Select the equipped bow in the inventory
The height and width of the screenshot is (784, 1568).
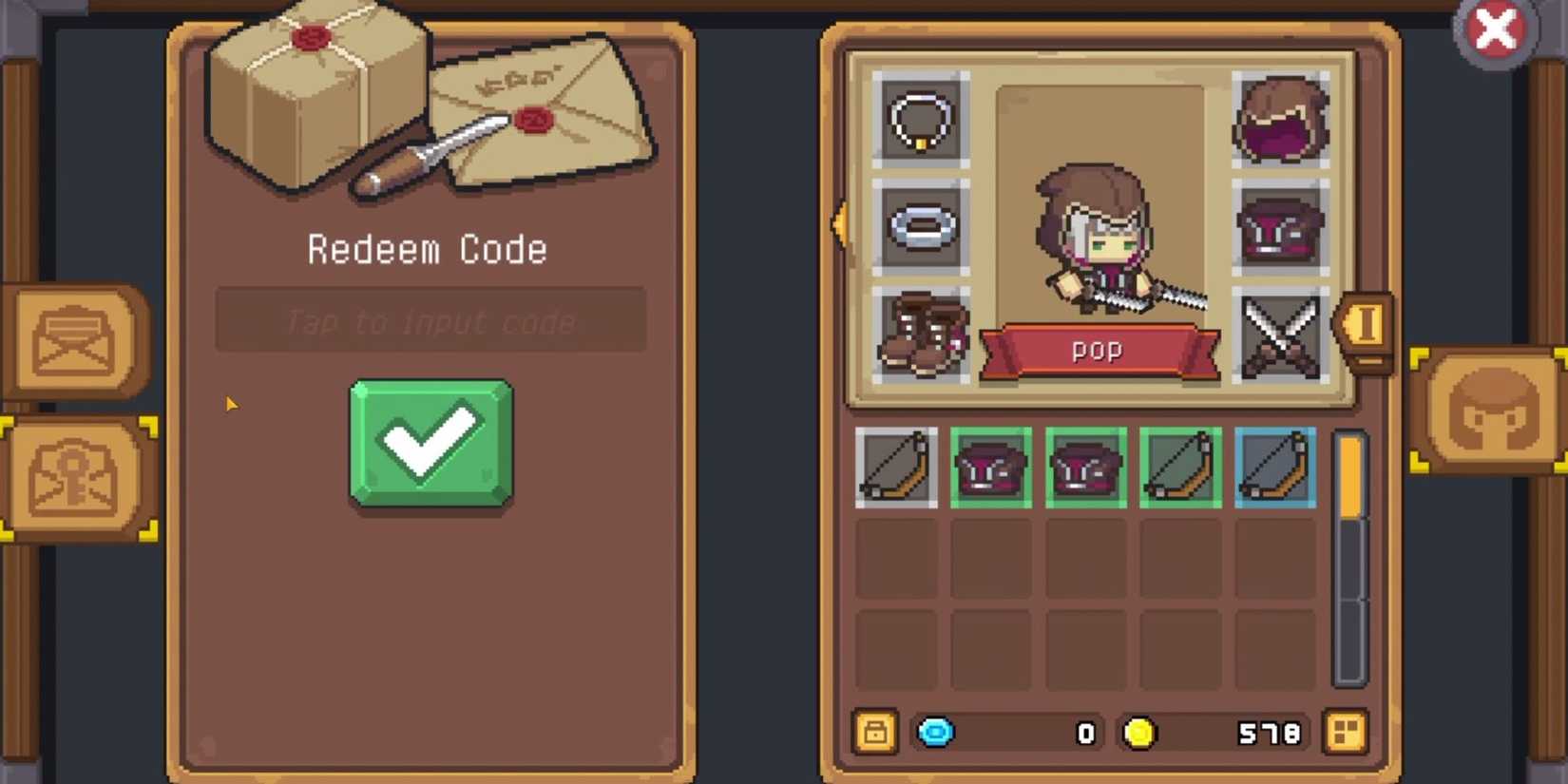[x=895, y=468]
